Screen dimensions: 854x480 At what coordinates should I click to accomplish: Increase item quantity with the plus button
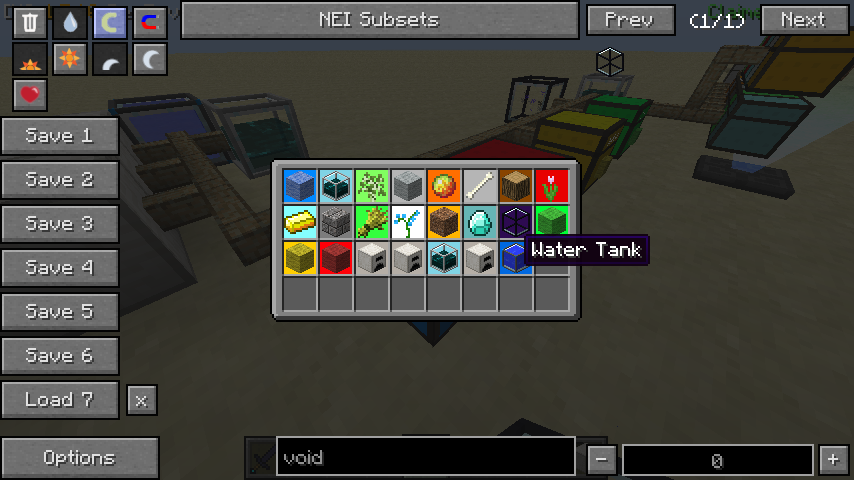833,460
